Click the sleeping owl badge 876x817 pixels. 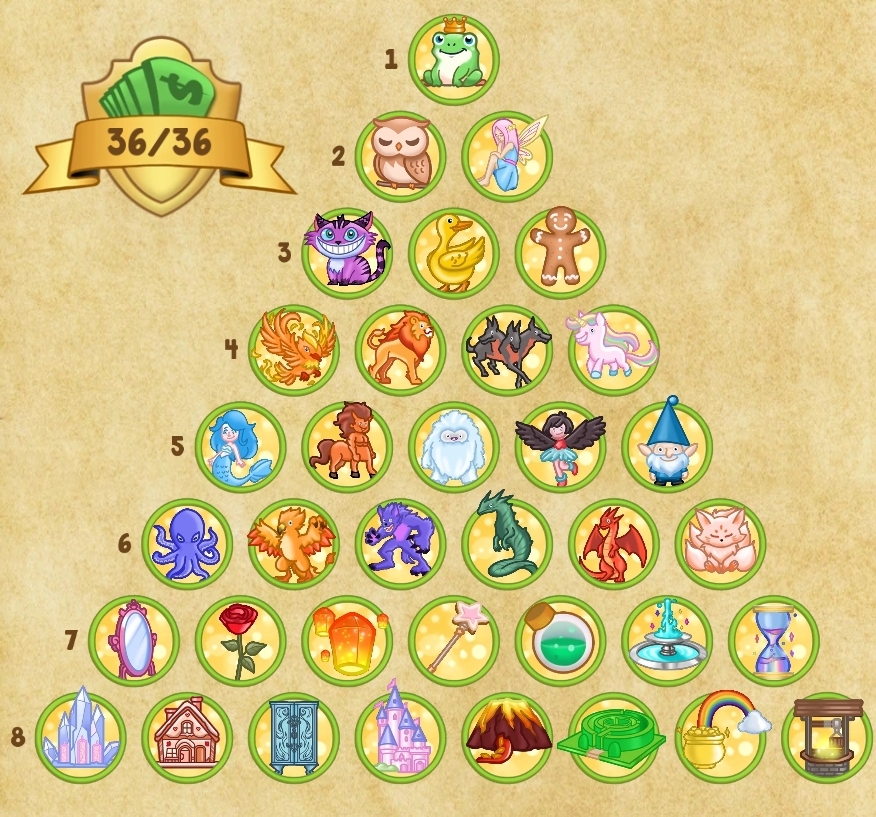(400, 156)
